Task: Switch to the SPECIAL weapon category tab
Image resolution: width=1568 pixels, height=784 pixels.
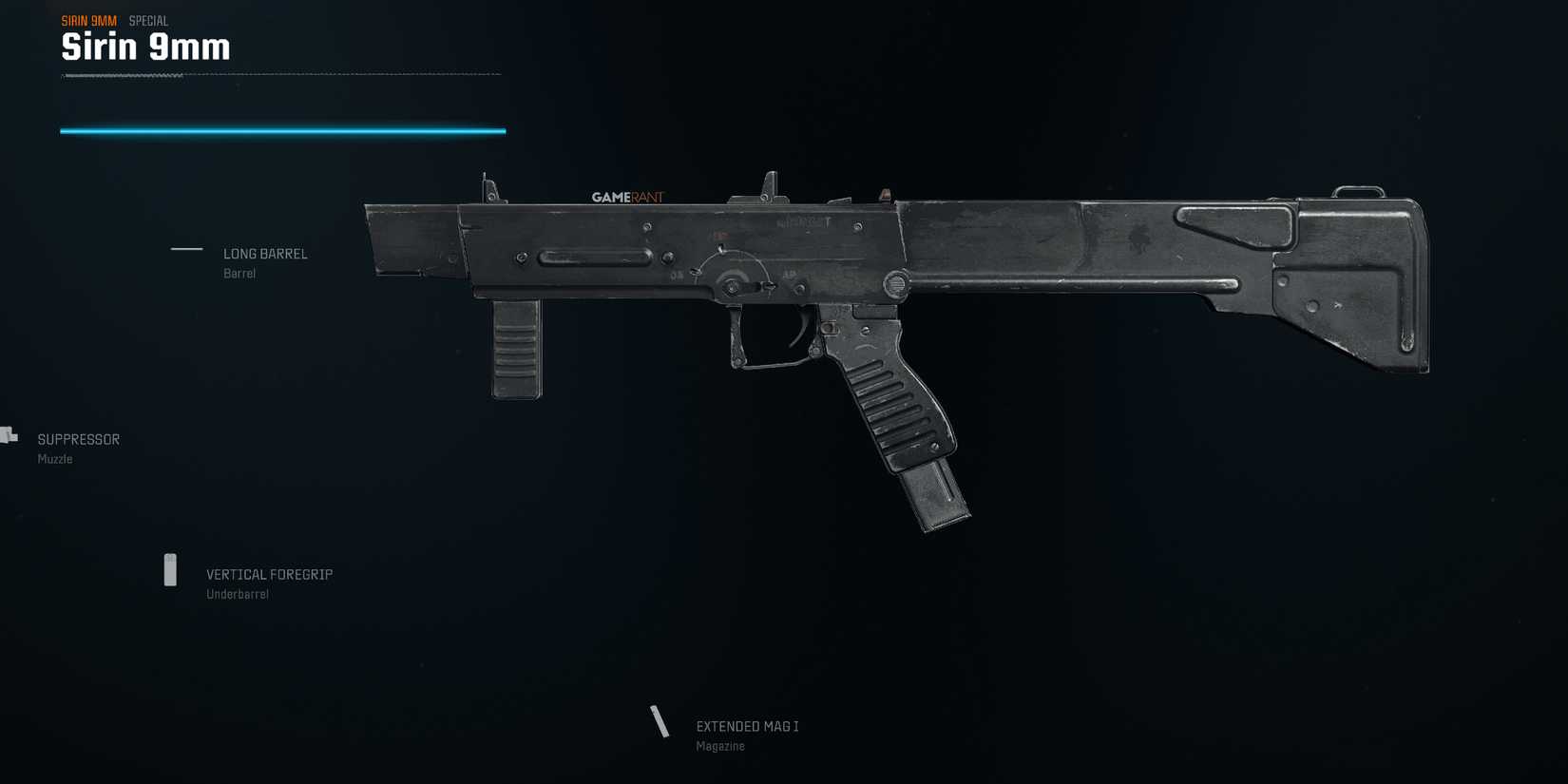Action: point(148,19)
